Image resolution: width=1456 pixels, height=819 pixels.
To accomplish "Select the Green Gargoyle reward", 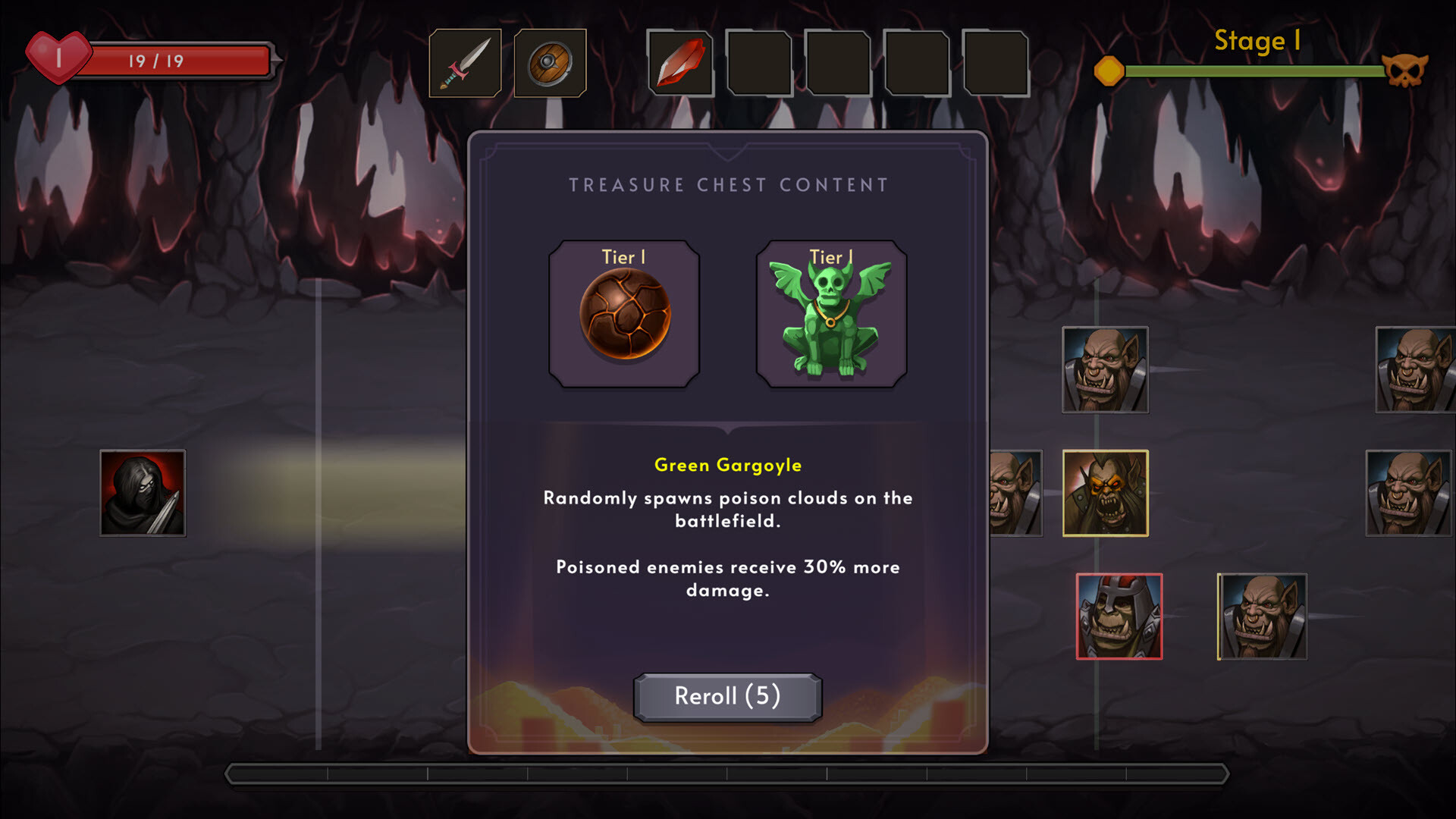I will [x=831, y=314].
